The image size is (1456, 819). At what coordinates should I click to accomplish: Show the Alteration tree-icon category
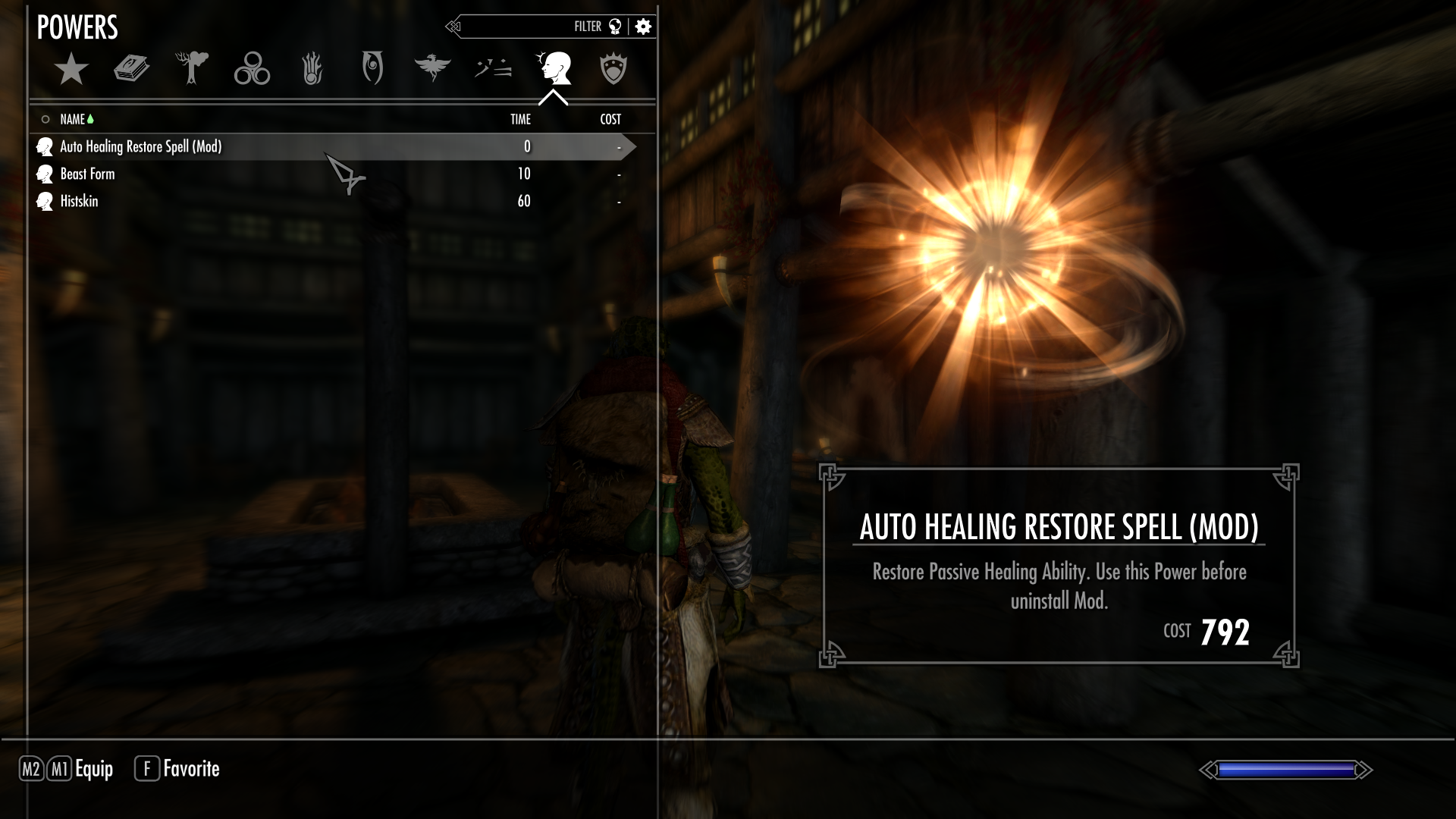(x=191, y=68)
